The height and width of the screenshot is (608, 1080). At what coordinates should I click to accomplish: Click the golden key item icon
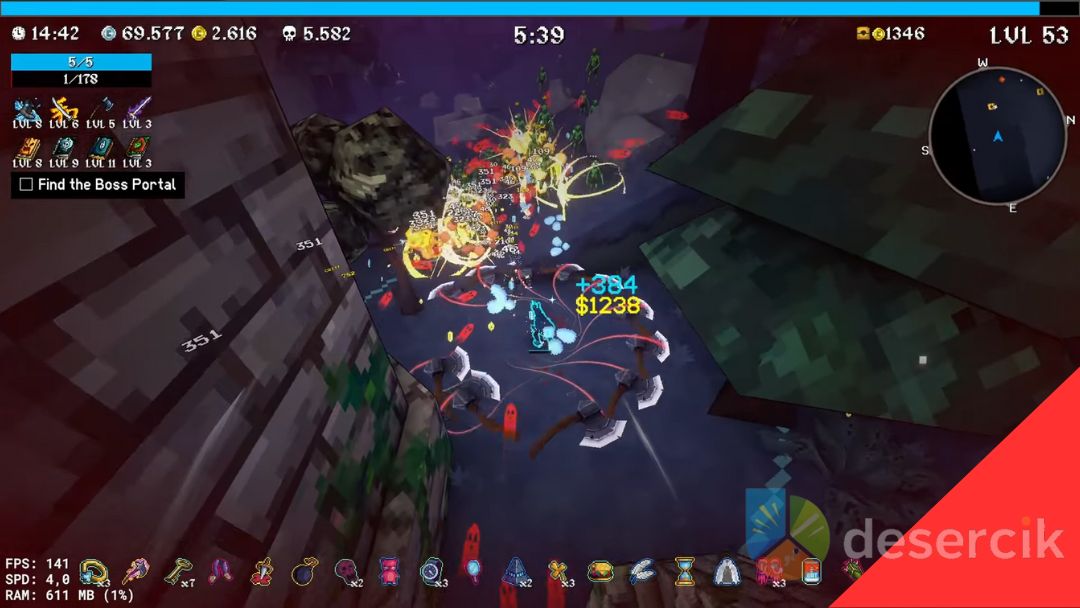point(178,572)
